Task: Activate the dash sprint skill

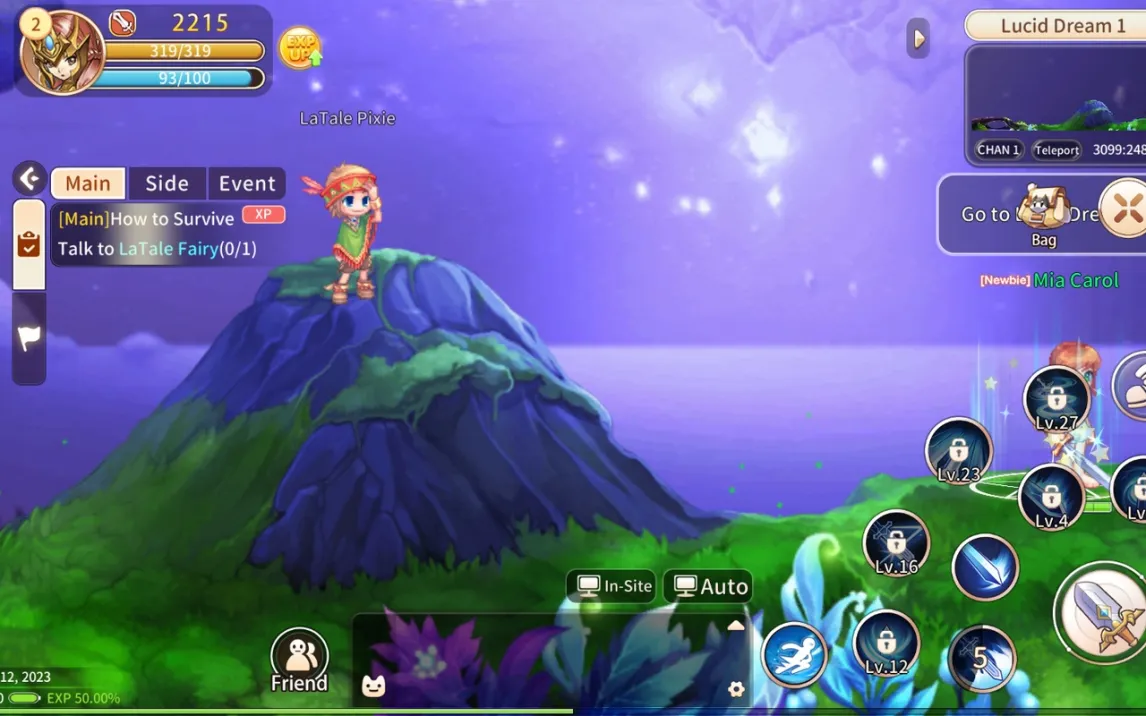Action: coord(795,655)
